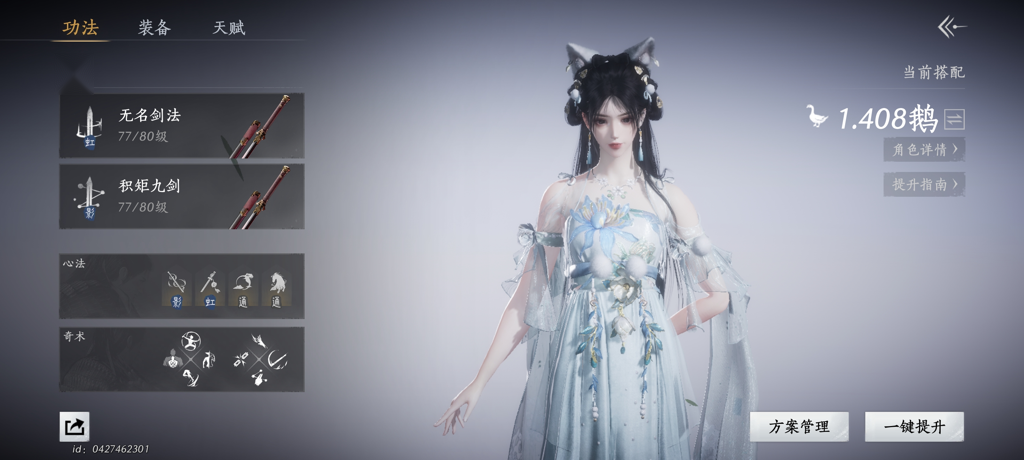Viewport: 1024px width, 460px height.
Task: Select the 功法 tab
Action: (x=80, y=28)
